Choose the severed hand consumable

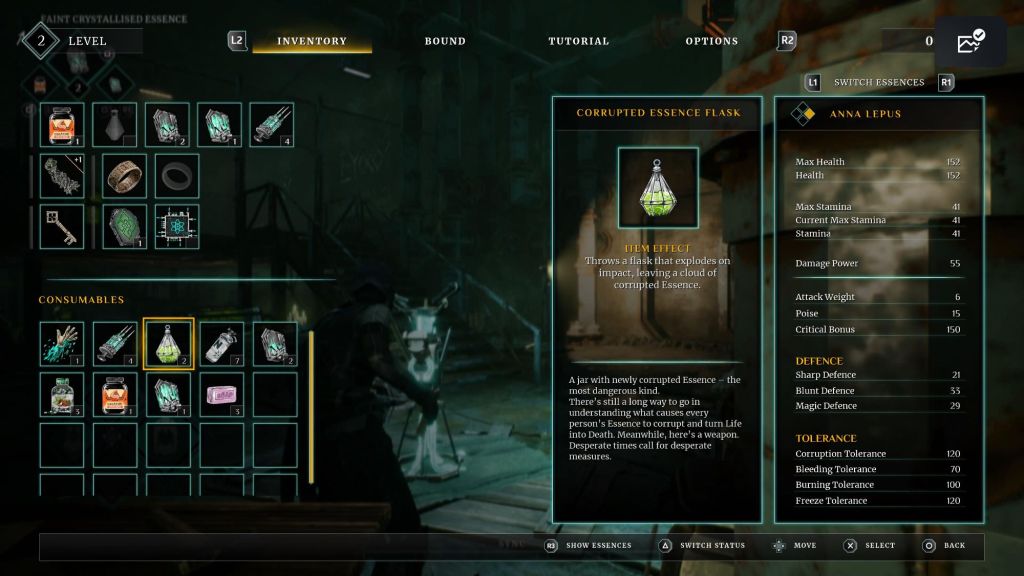tap(62, 344)
